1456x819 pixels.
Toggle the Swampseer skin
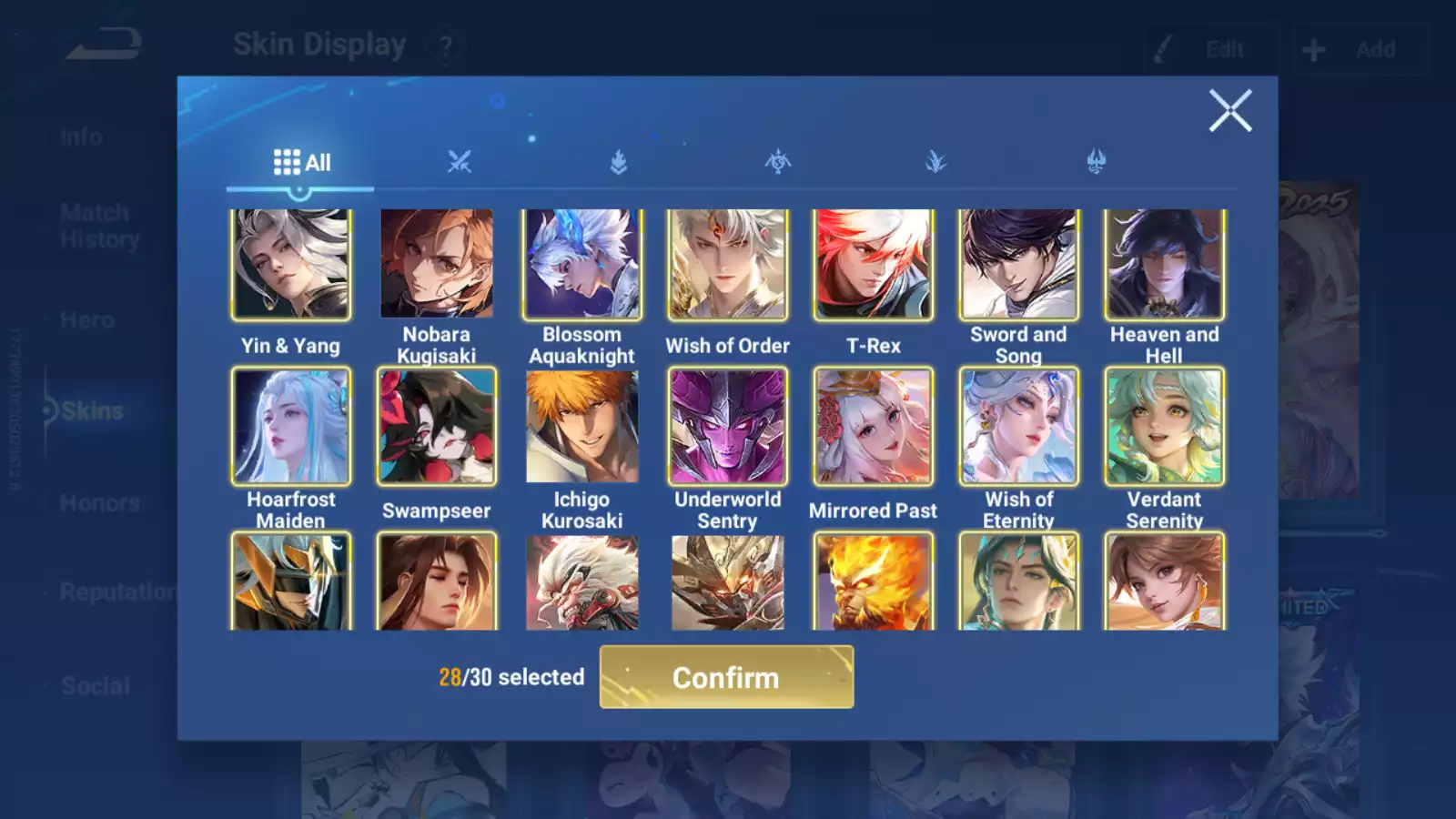click(x=437, y=426)
